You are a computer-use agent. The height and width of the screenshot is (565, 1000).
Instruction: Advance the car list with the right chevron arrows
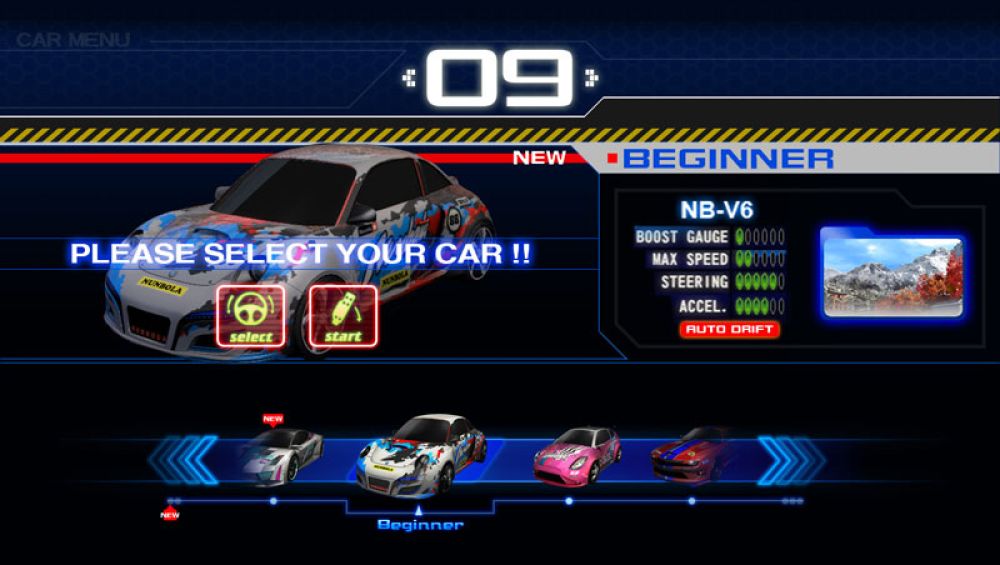790,460
